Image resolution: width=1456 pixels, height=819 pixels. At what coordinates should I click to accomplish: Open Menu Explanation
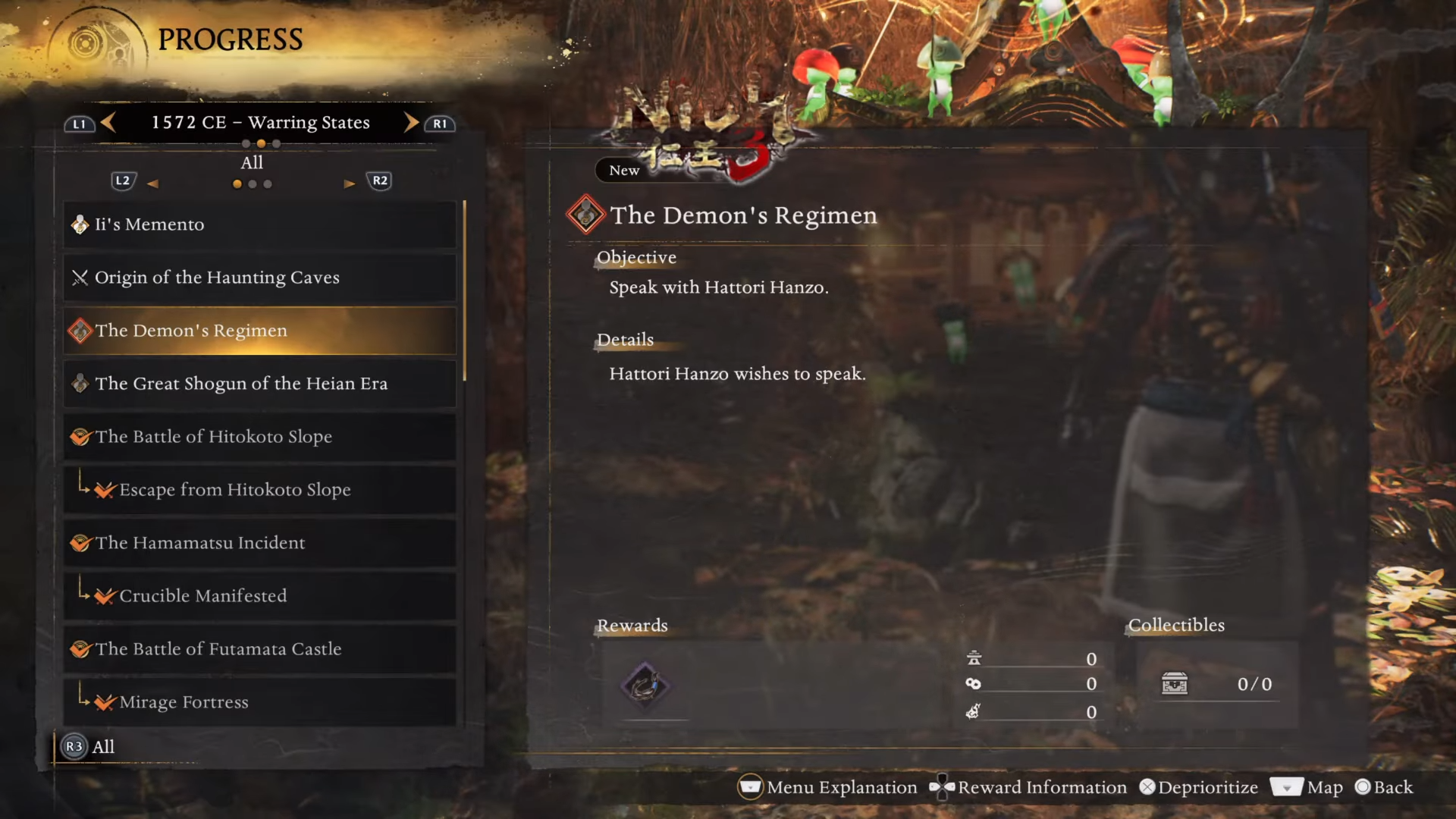828,787
